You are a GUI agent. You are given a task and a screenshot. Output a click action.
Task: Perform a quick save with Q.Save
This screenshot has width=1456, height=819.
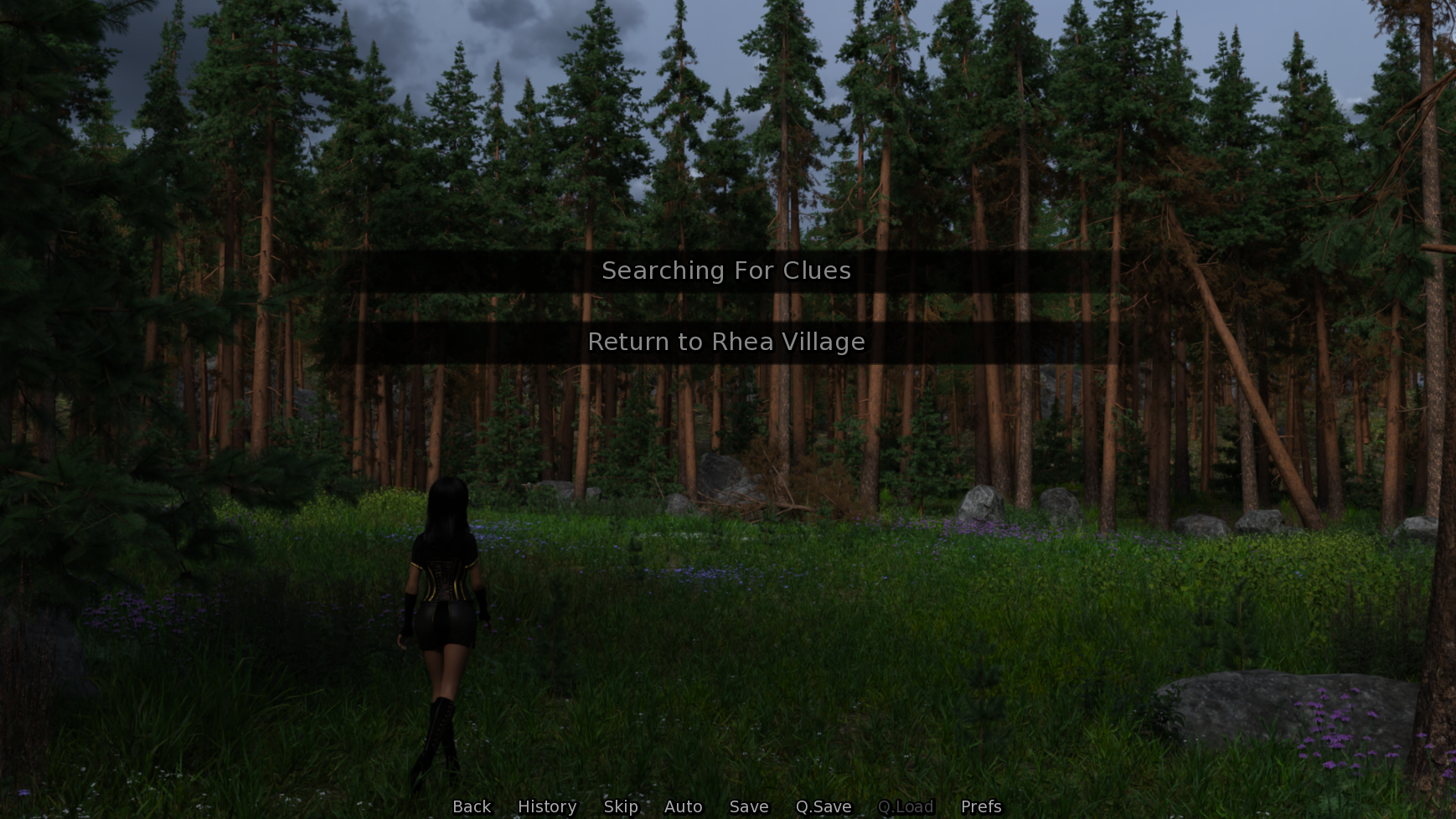pos(823,806)
